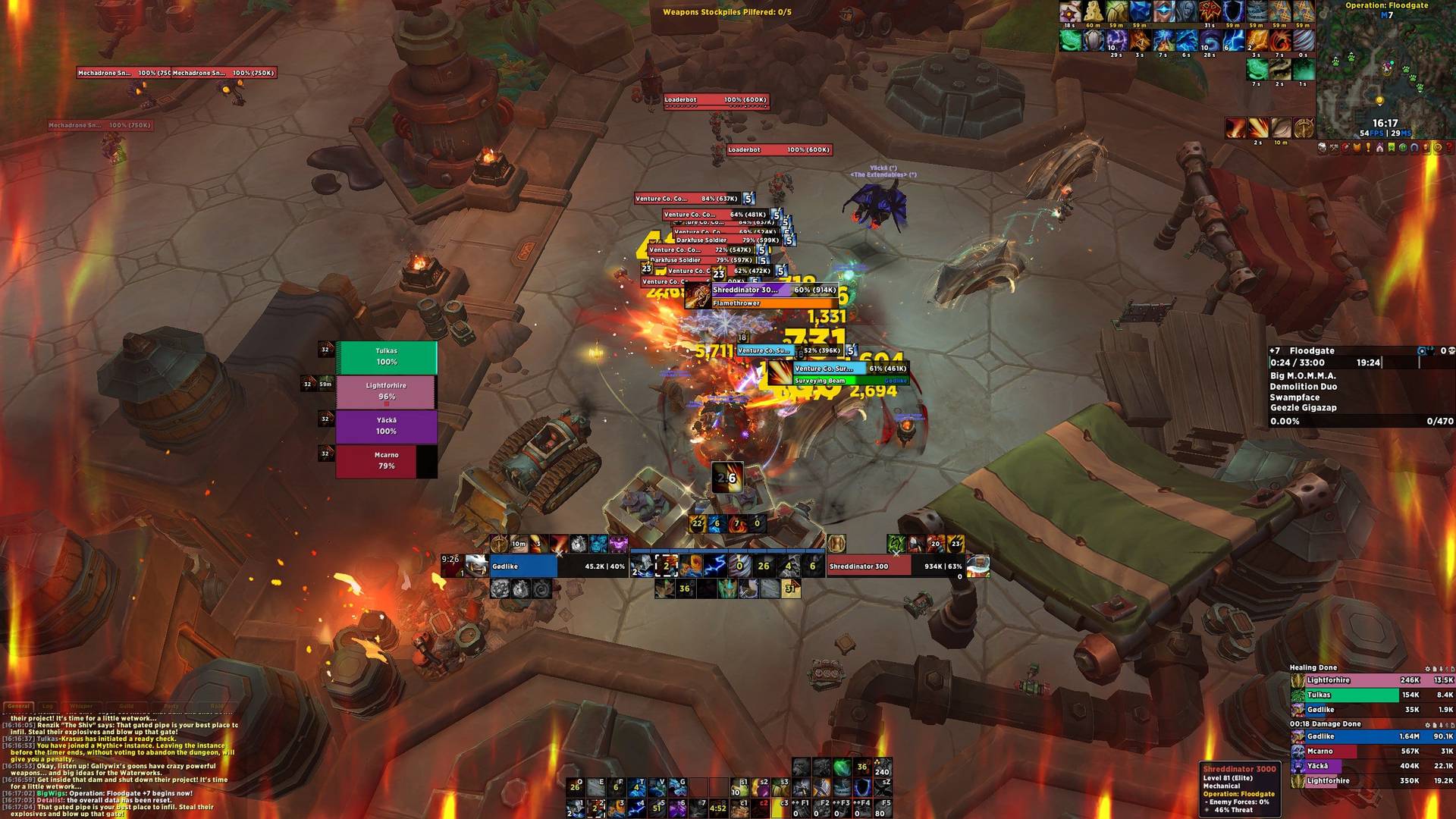Click the yellow exclamation mark micro-menu button
The width and height of the screenshot is (1456, 819).
(1368, 148)
